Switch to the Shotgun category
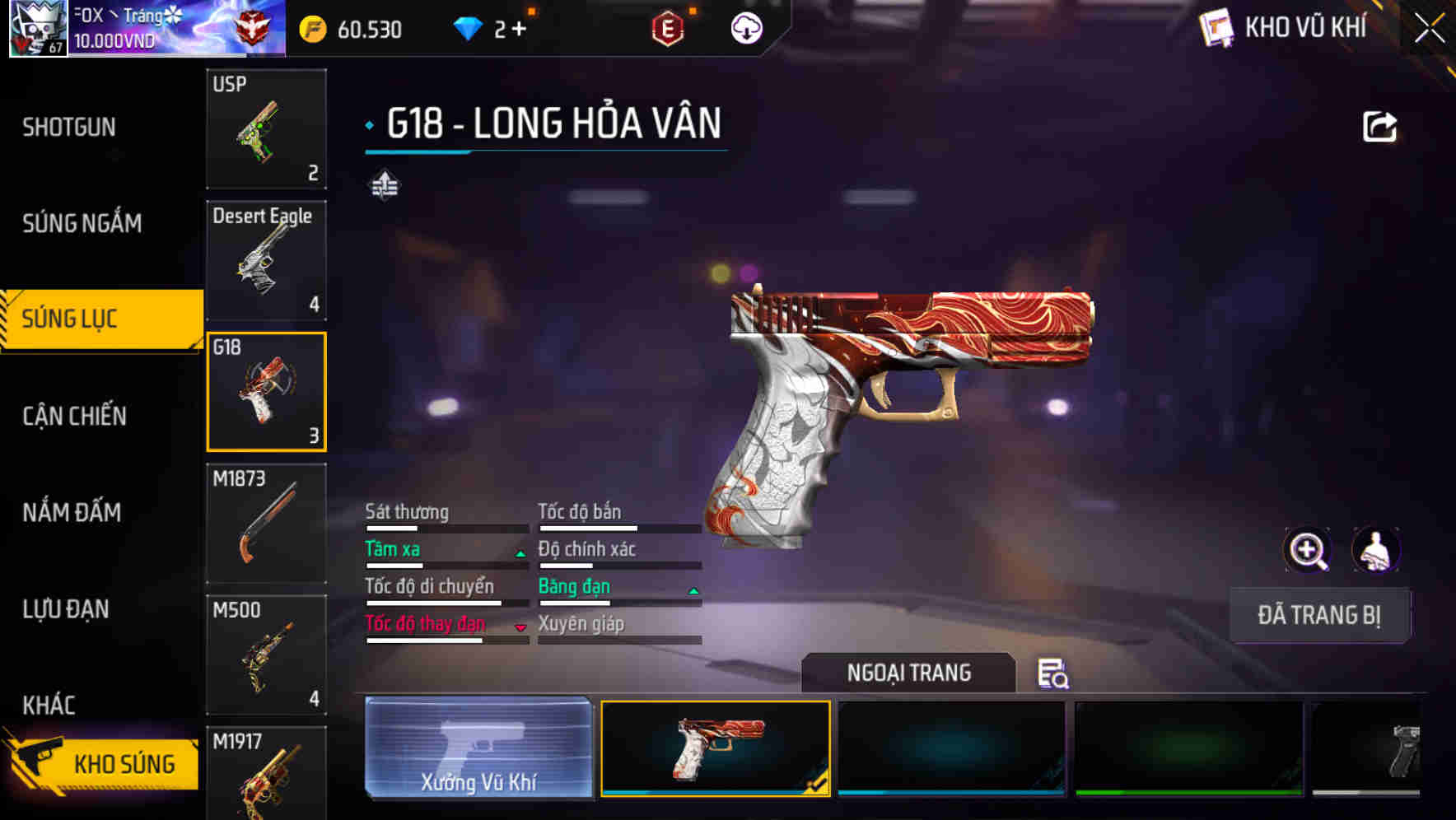Viewport: 1456px width, 820px height. click(x=69, y=128)
